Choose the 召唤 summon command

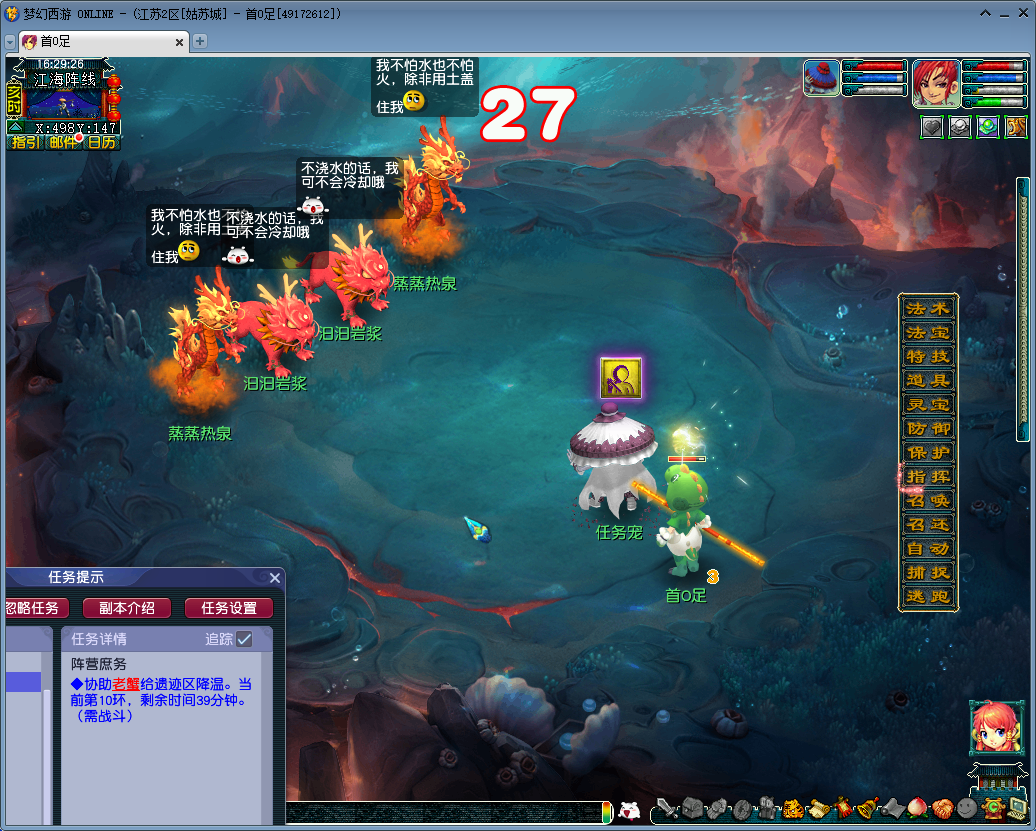tap(927, 500)
